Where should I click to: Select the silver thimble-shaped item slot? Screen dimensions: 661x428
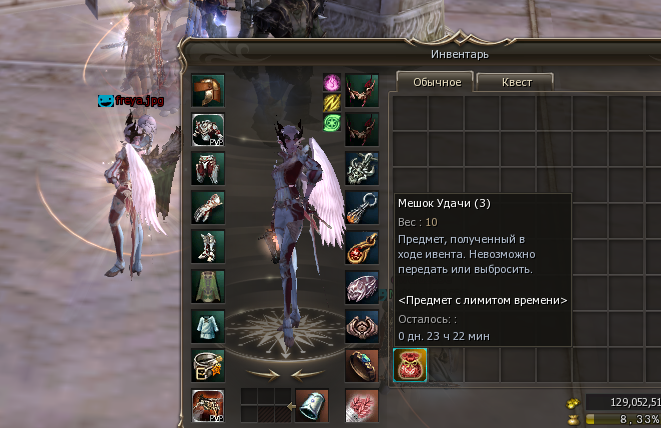[313, 405]
